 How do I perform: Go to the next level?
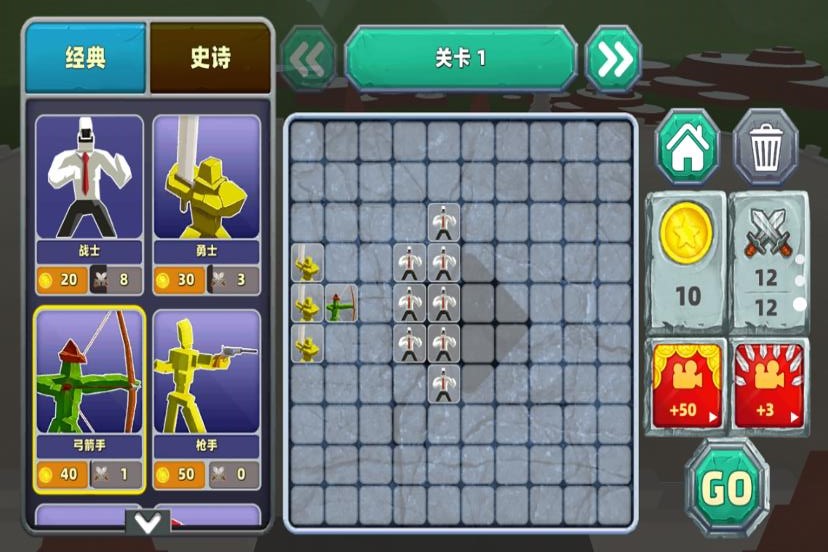coord(614,60)
